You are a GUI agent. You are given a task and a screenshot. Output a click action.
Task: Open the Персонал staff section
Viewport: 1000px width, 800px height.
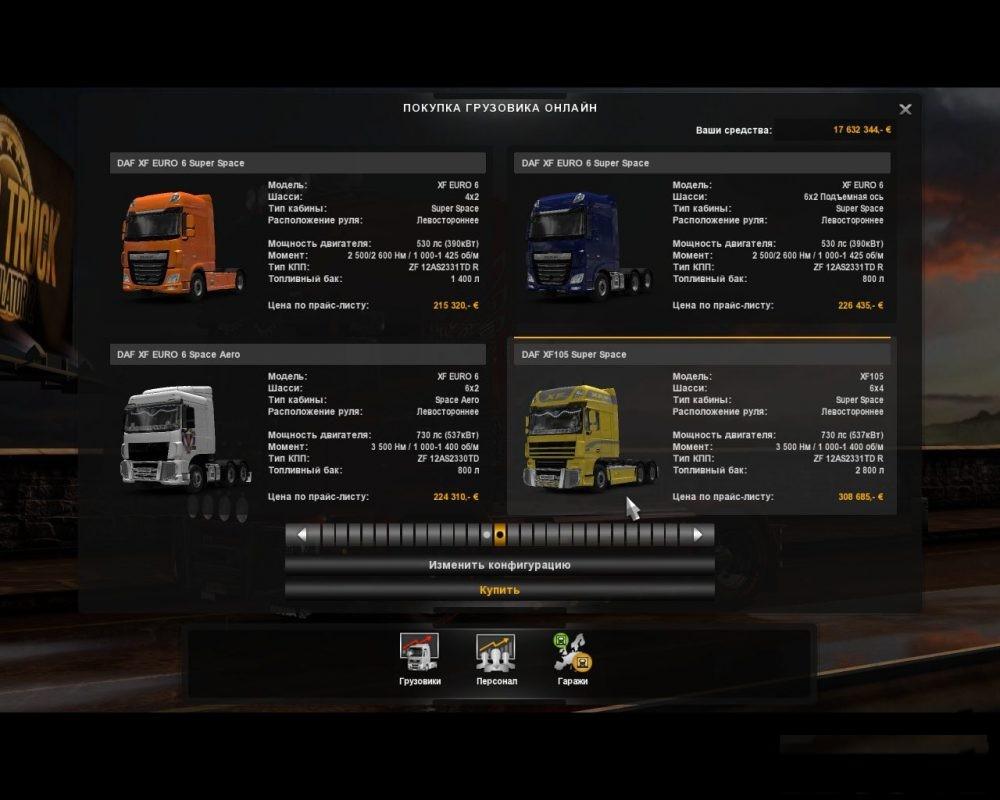click(x=496, y=660)
